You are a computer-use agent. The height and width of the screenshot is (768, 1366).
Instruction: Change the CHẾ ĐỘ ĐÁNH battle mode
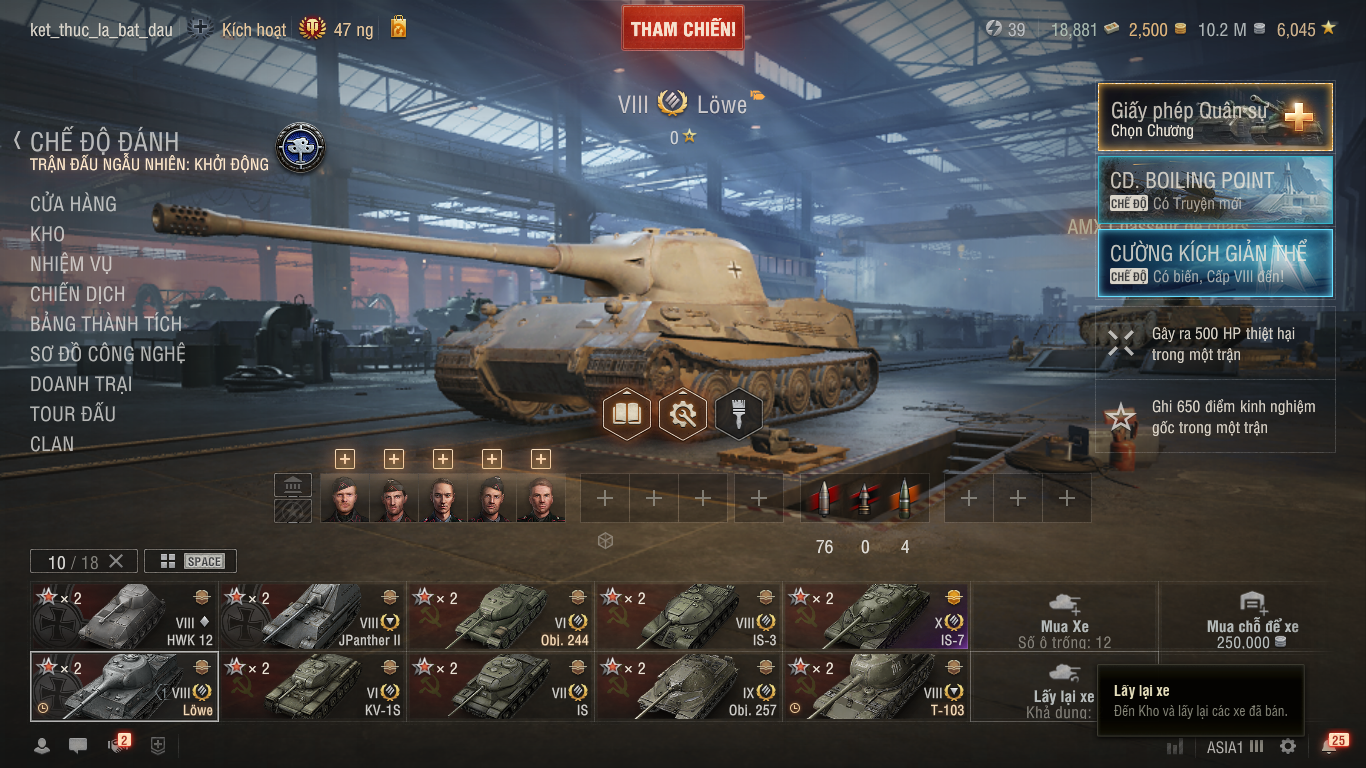104,141
